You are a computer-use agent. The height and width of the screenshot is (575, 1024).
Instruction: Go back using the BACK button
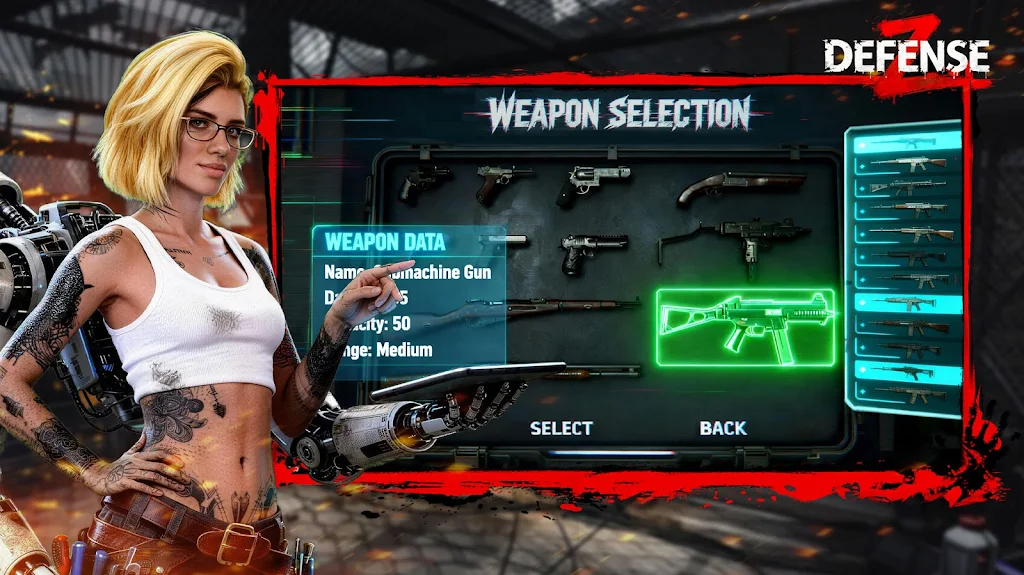pos(722,428)
